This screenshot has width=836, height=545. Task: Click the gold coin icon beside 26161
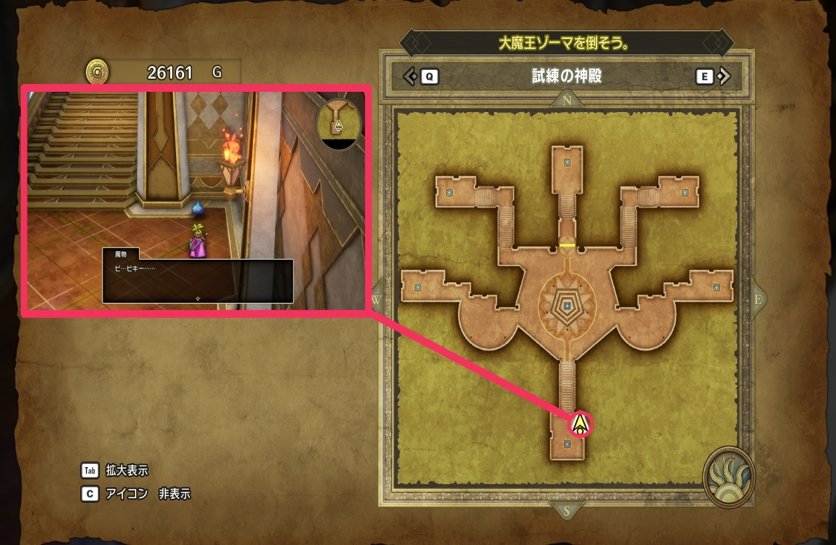click(x=97, y=72)
